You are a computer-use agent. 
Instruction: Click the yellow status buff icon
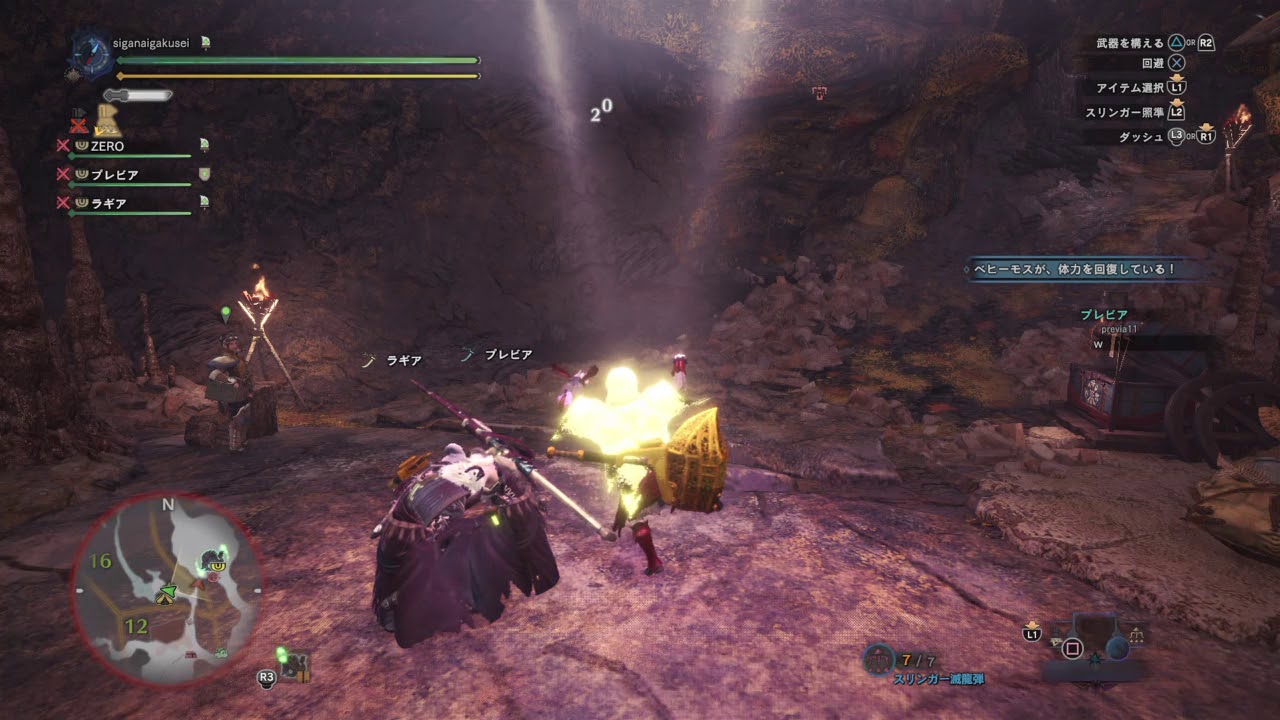(108, 121)
